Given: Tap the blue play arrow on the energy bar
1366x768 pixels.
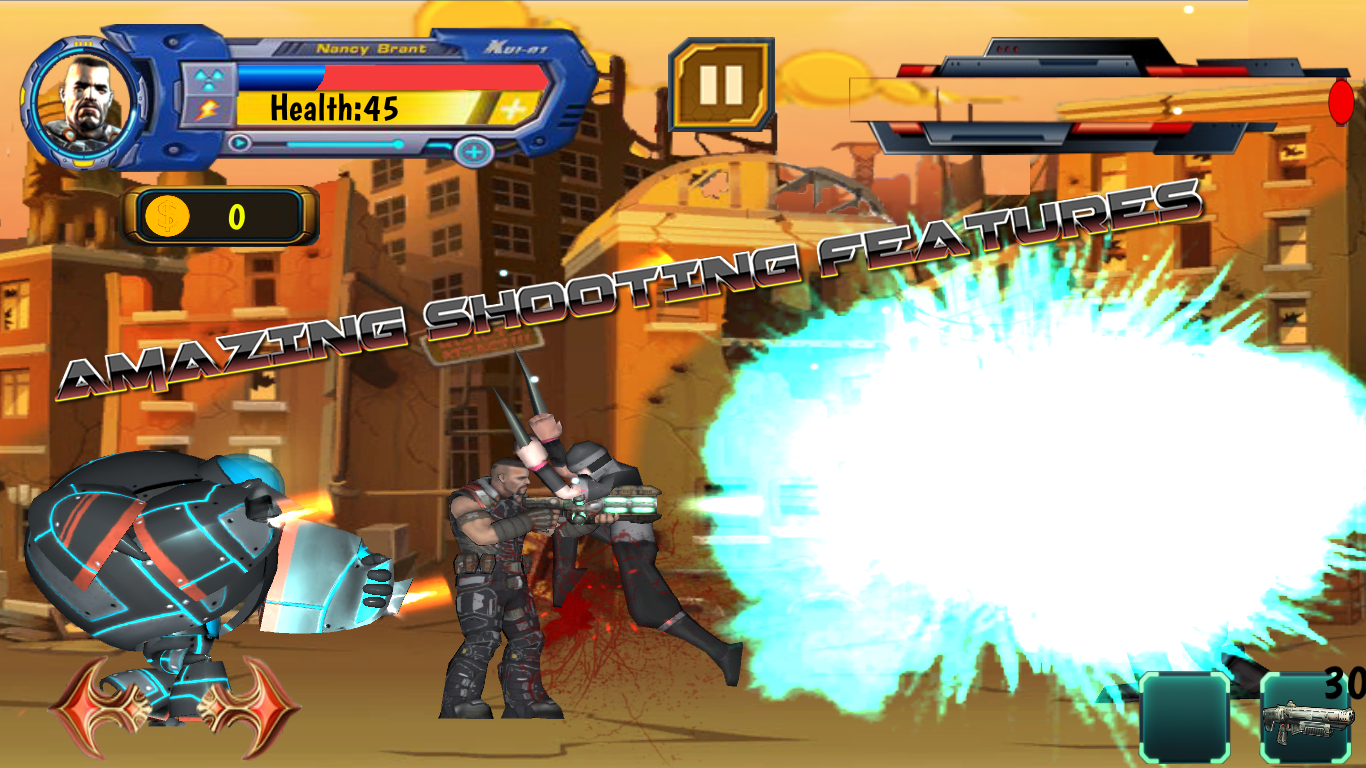Looking at the screenshot, I should (x=239, y=143).
